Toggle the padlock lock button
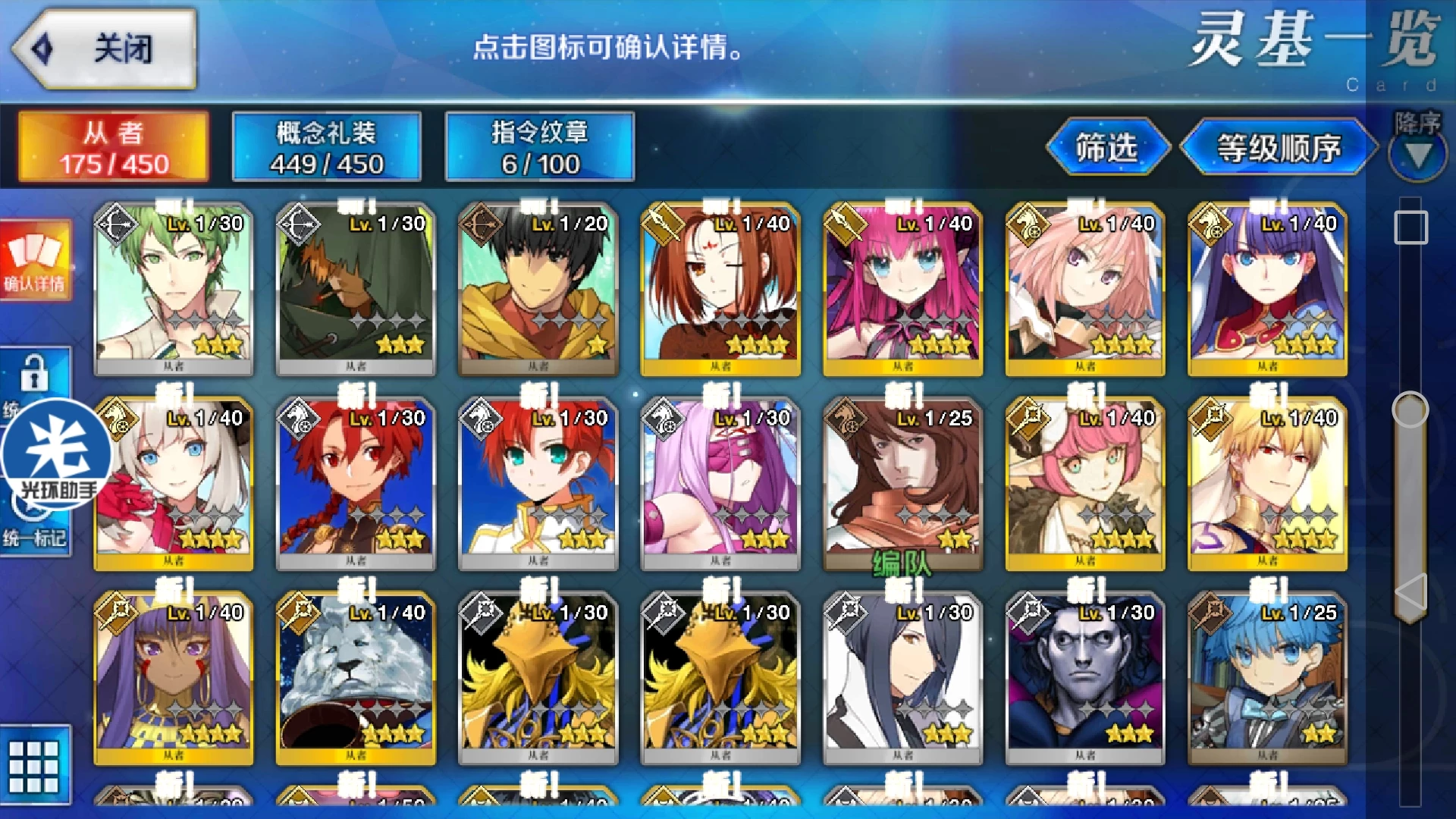The height and width of the screenshot is (819, 1456). click(x=35, y=373)
